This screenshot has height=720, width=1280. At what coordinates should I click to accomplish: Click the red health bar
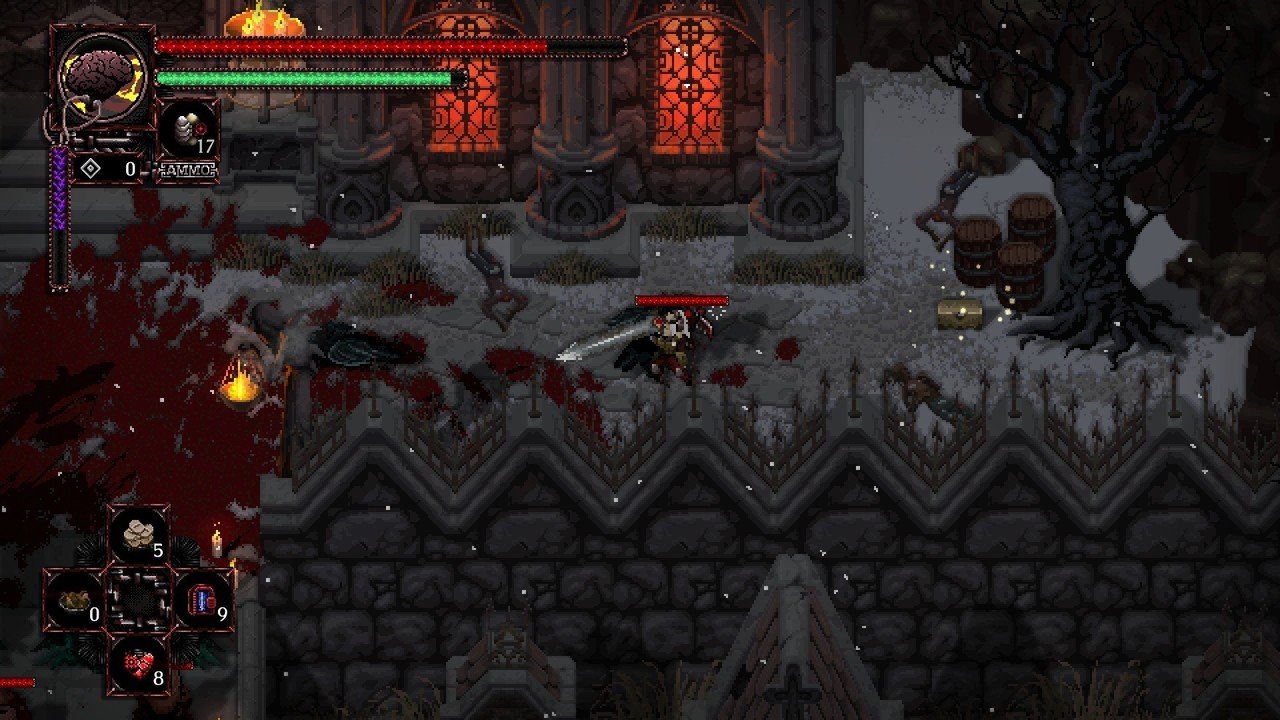(350, 45)
